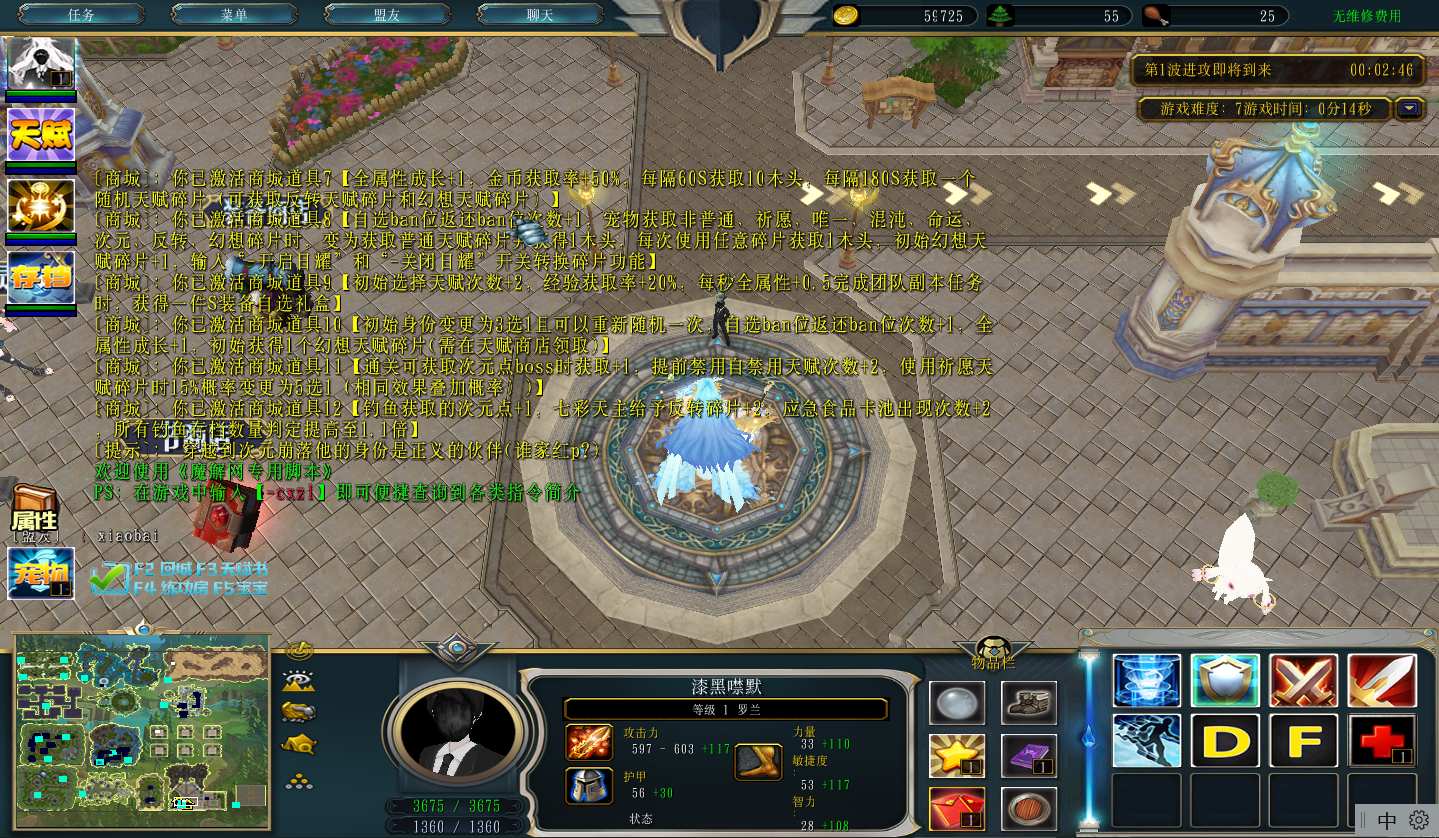1439x838 pixels.
Task: Click the 存档 save icon
Action: 41,277
